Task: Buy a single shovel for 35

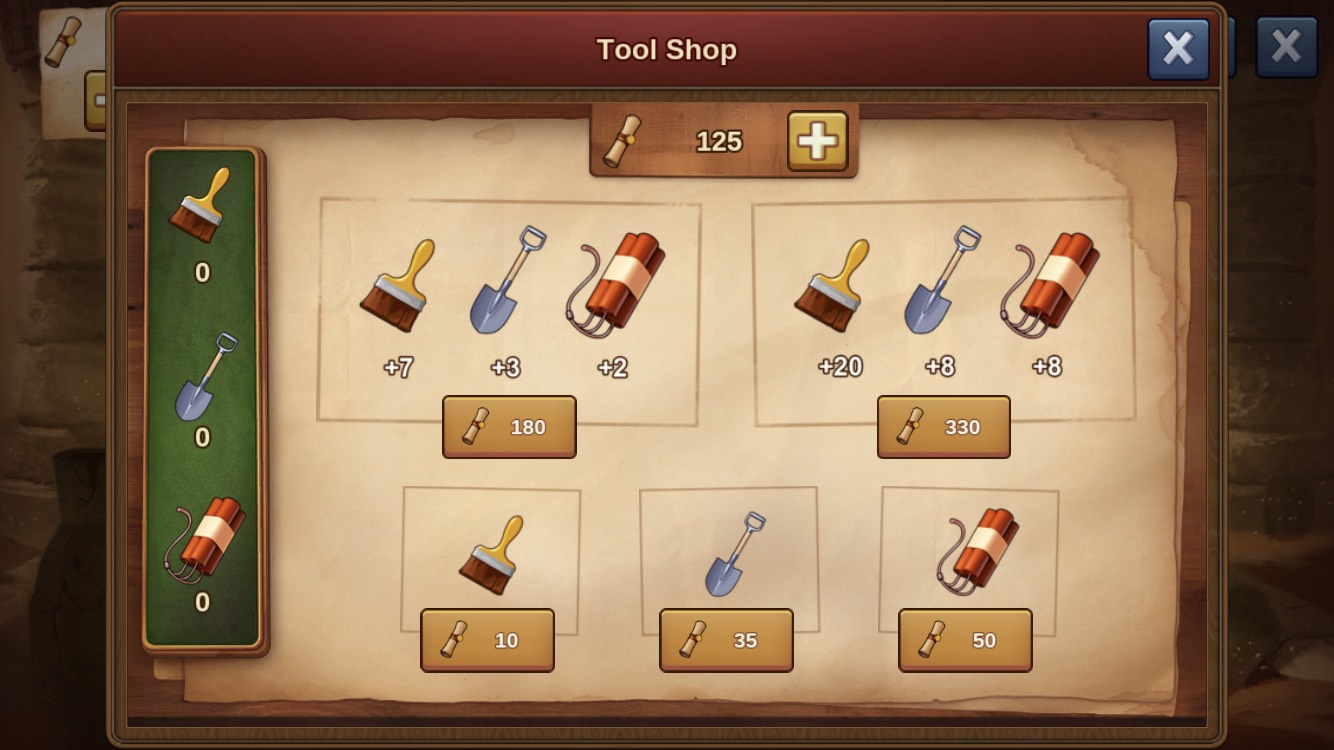Action: pos(726,640)
